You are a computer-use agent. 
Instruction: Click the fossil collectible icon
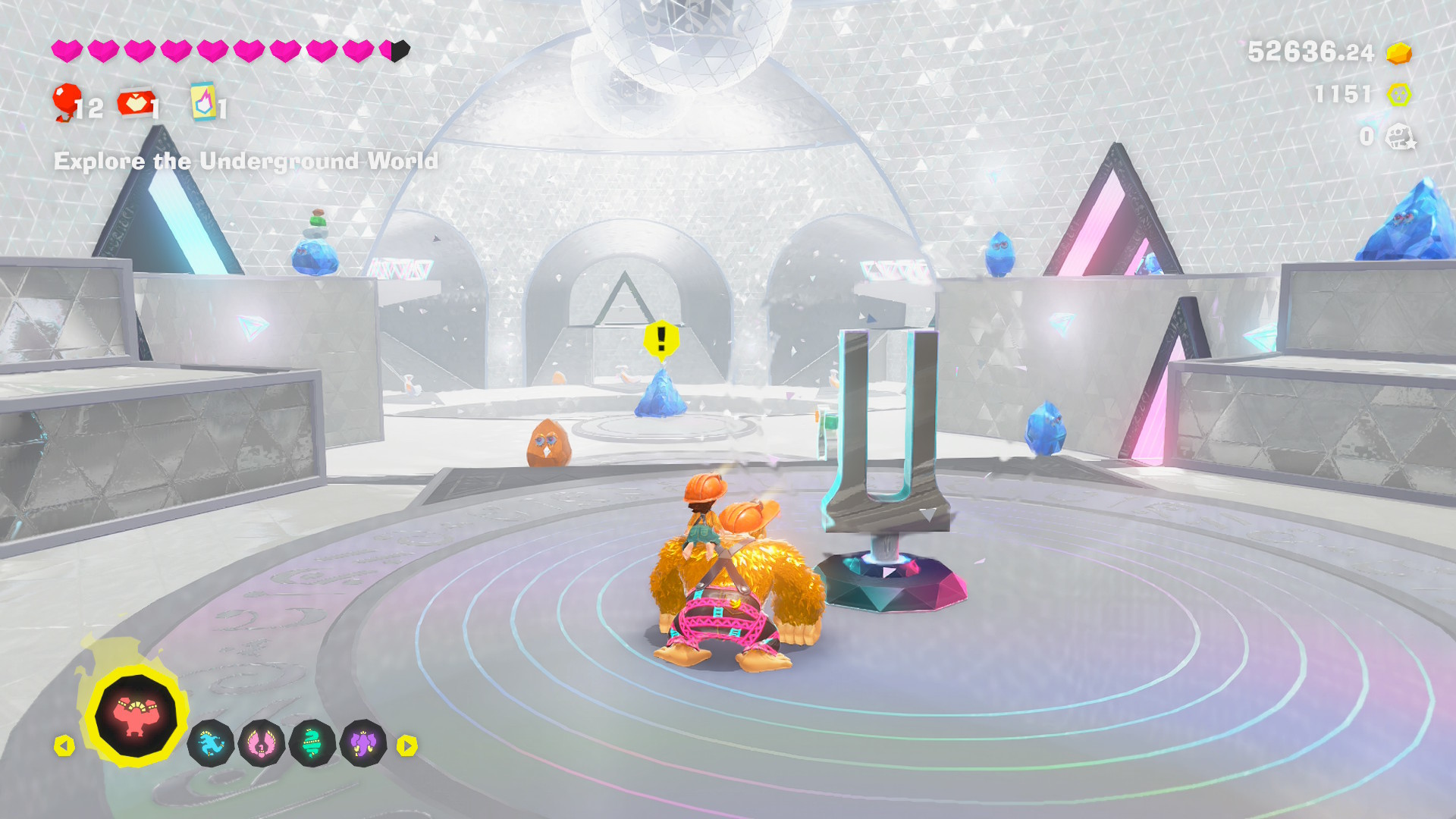(1400, 137)
